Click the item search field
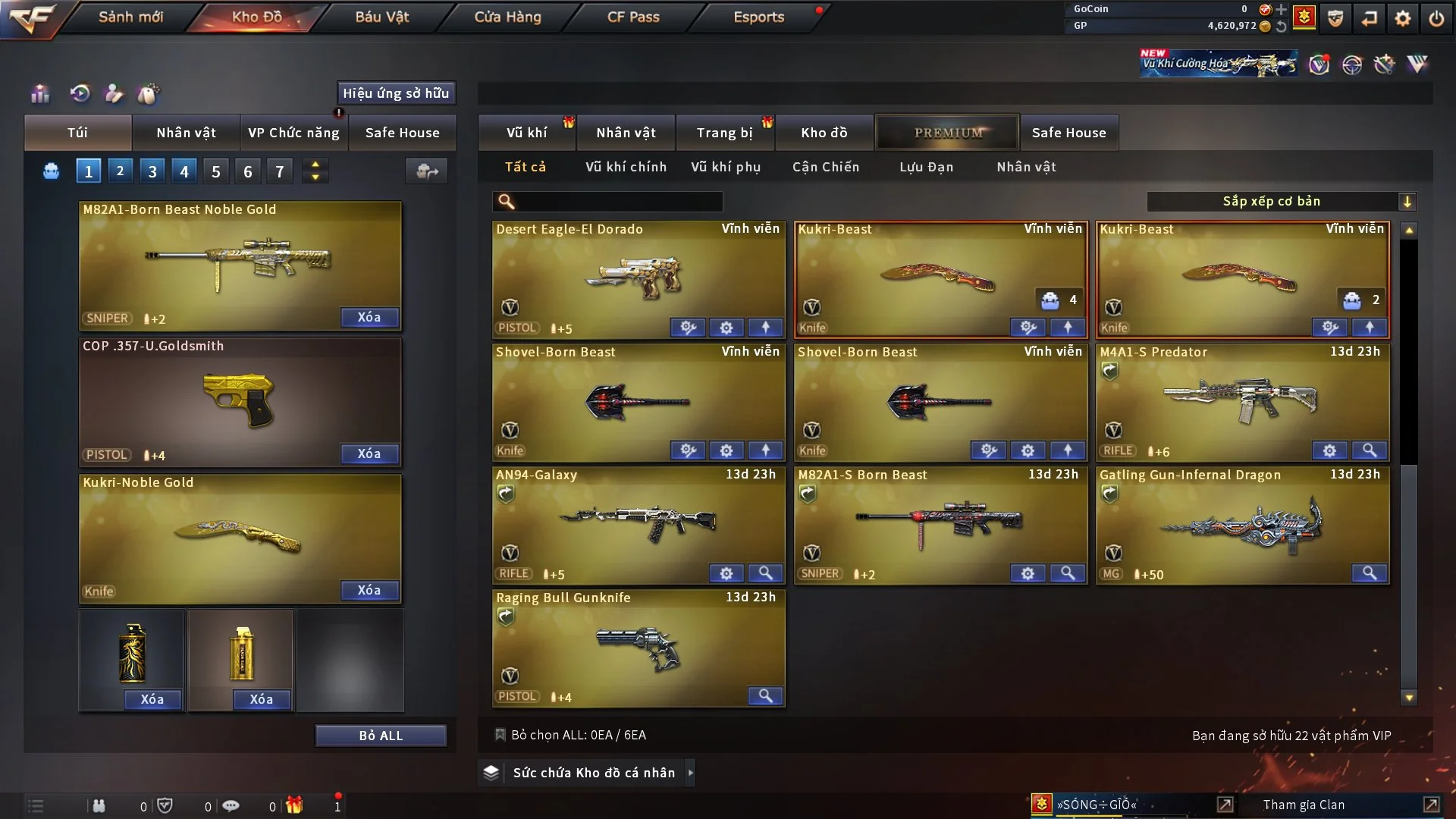Image resolution: width=1456 pixels, height=819 pixels. (618, 202)
